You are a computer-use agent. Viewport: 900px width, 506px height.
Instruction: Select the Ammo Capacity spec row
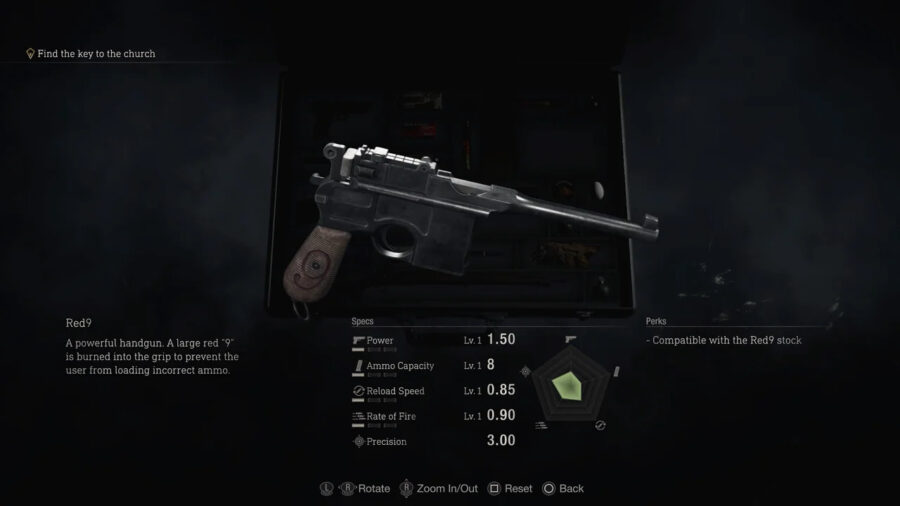[x=432, y=366]
